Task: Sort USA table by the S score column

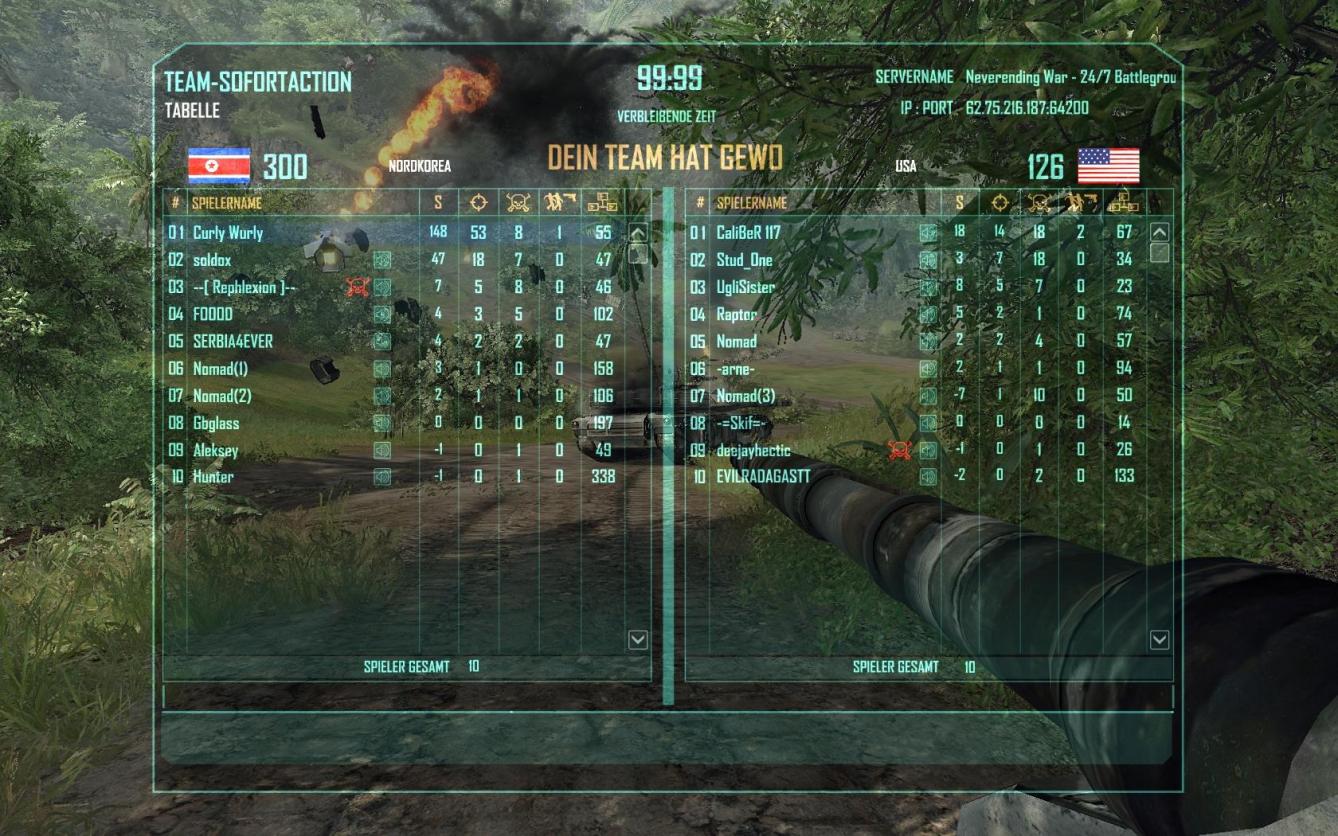Action: 960,203
